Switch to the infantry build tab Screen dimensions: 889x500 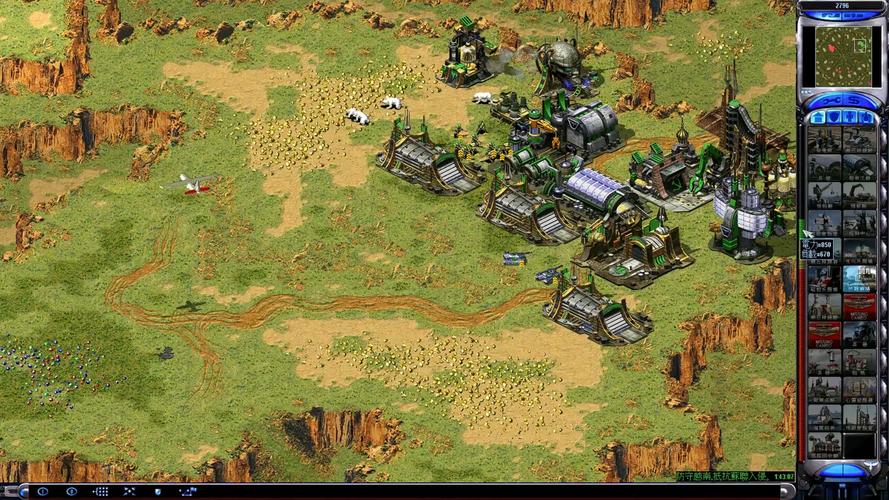(x=850, y=117)
